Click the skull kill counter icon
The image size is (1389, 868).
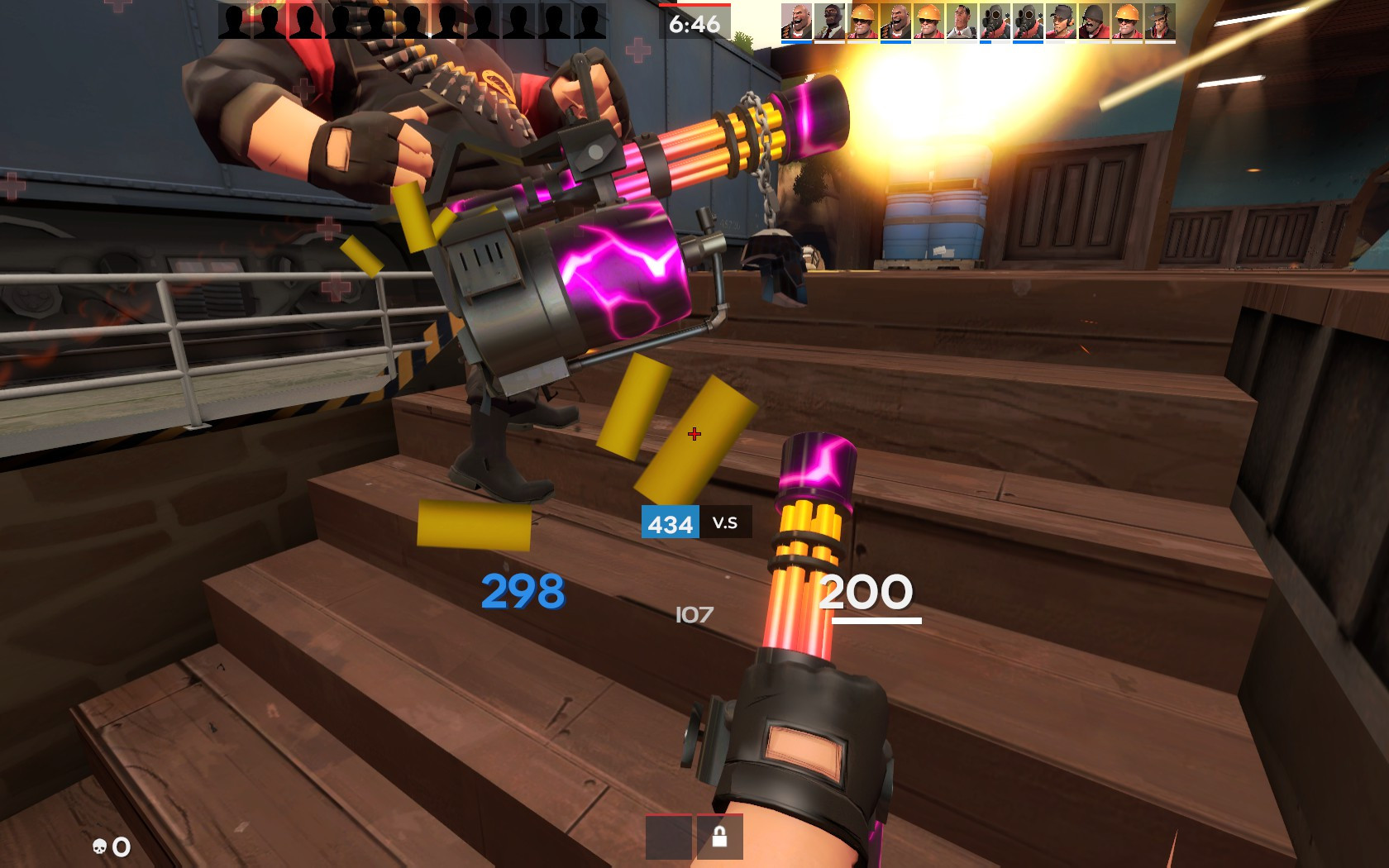coord(99,845)
